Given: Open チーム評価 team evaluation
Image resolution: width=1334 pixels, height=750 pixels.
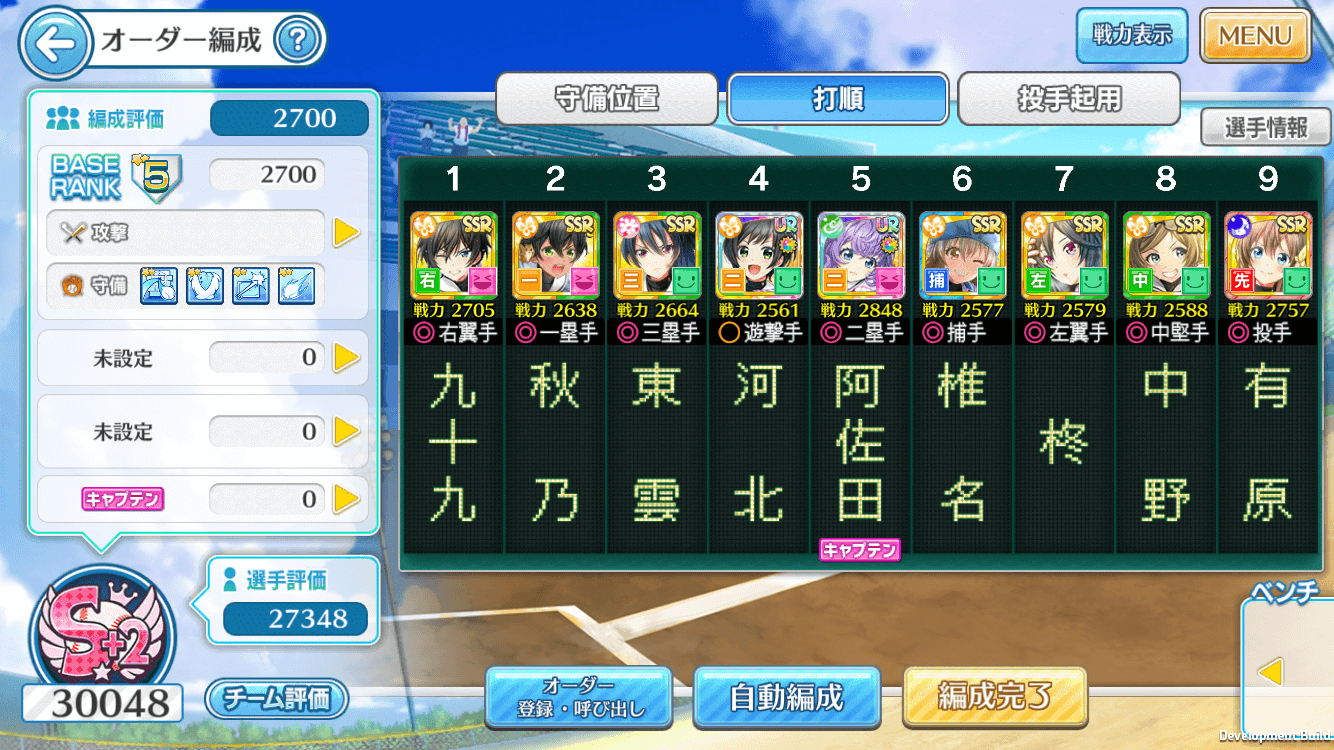Looking at the screenshot, I should pos(276,698).
